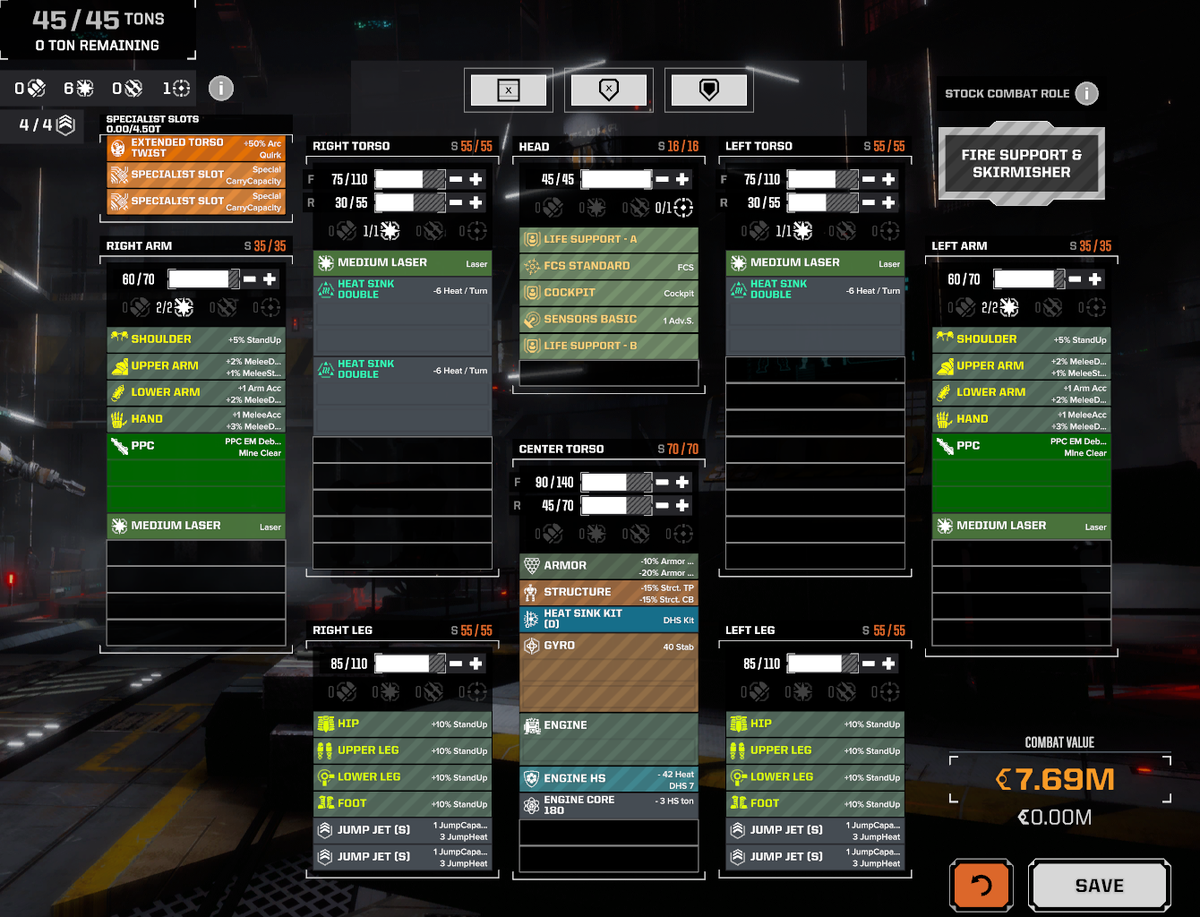Viewport: 1200px width, 917px height.
Task: Select the Extended Torso Twist quirk
Action: pos(195,148)
